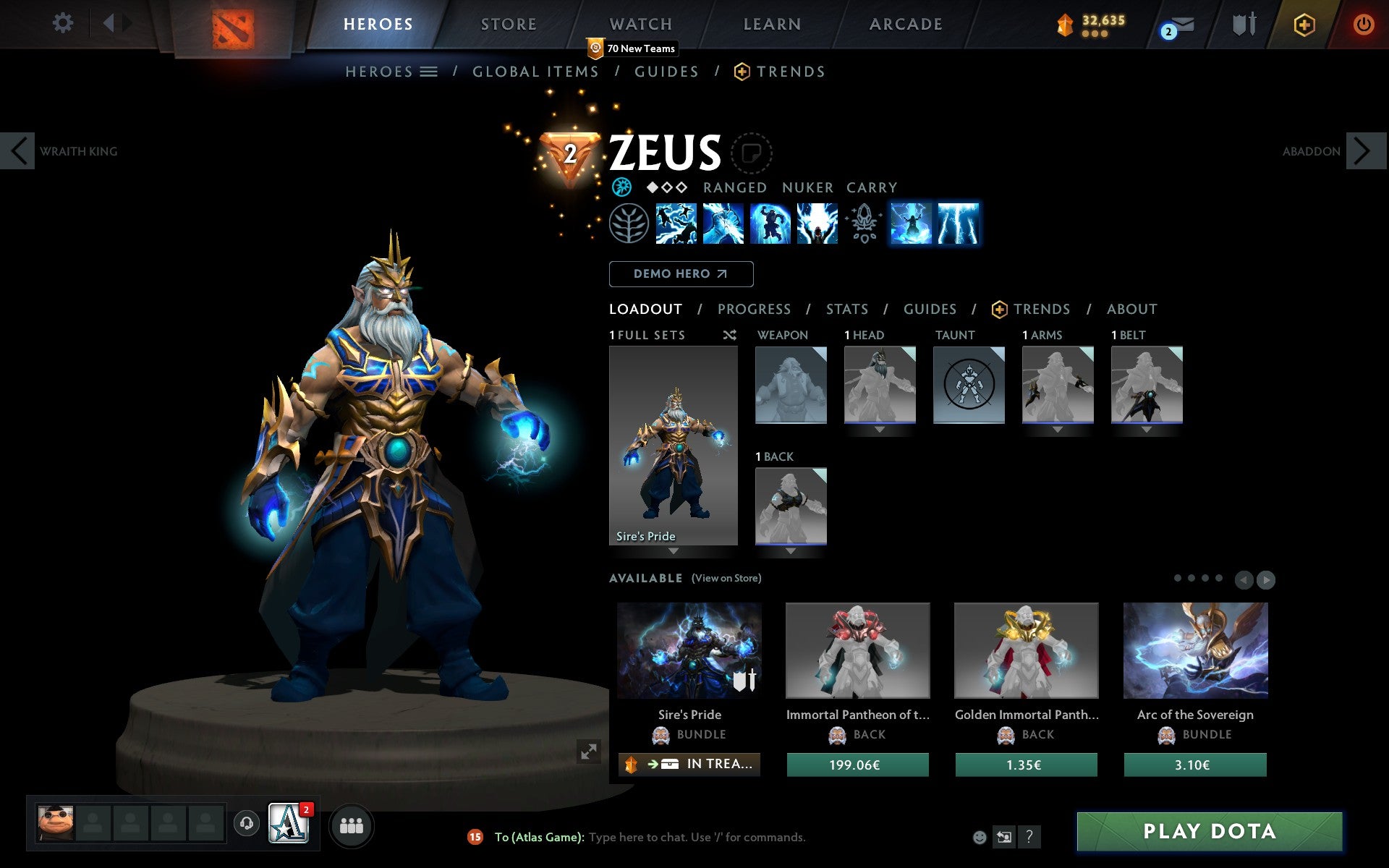
Task: Open the Arcade menu item
Action: tap(905, 24)
